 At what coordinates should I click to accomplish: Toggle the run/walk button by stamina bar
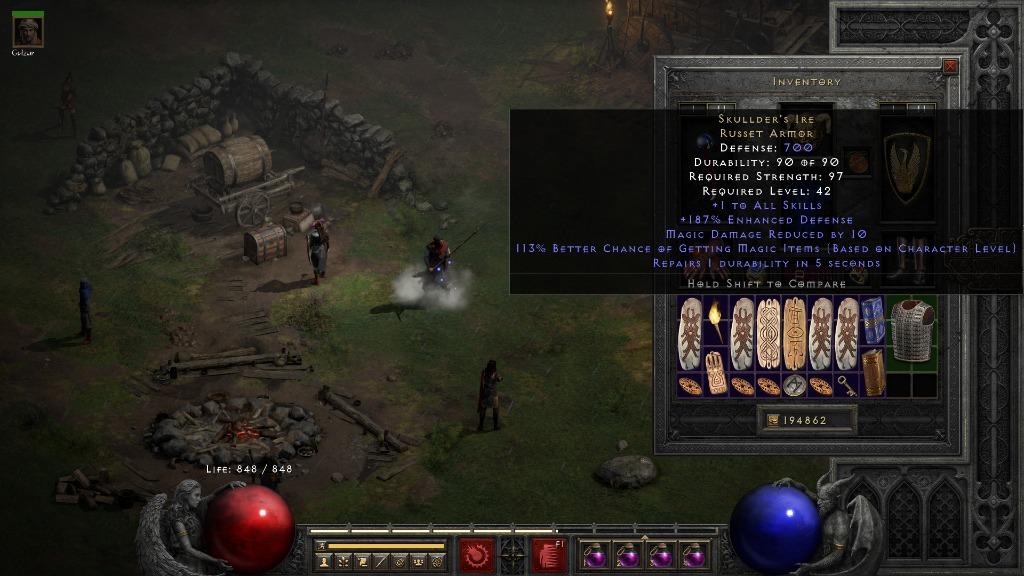[322, 546]
